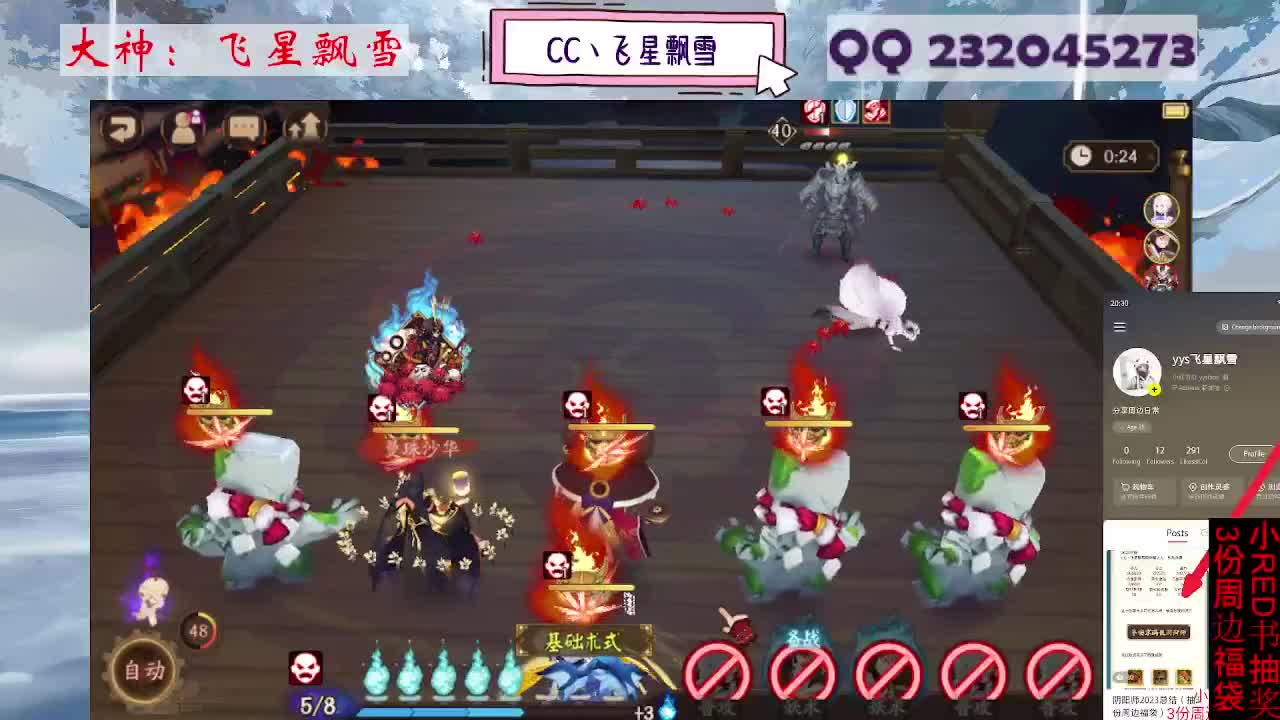Open the hamburger menu in profile sidebar
Image resolution: width=1280 pixels, height=720 pixels.
tap(1118, 327)
